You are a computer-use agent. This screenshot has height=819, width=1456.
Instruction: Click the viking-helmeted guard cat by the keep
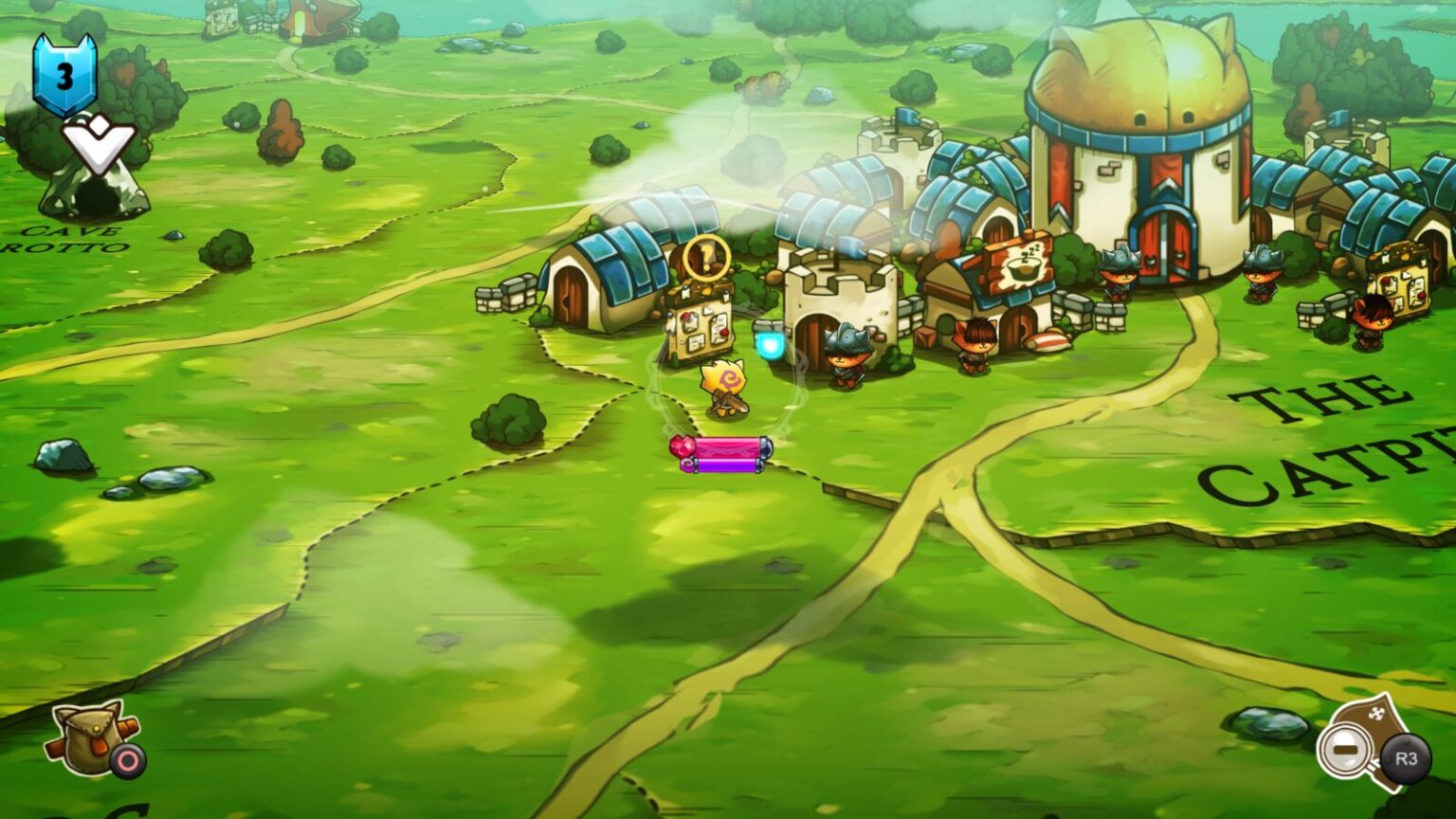[846, 360]
